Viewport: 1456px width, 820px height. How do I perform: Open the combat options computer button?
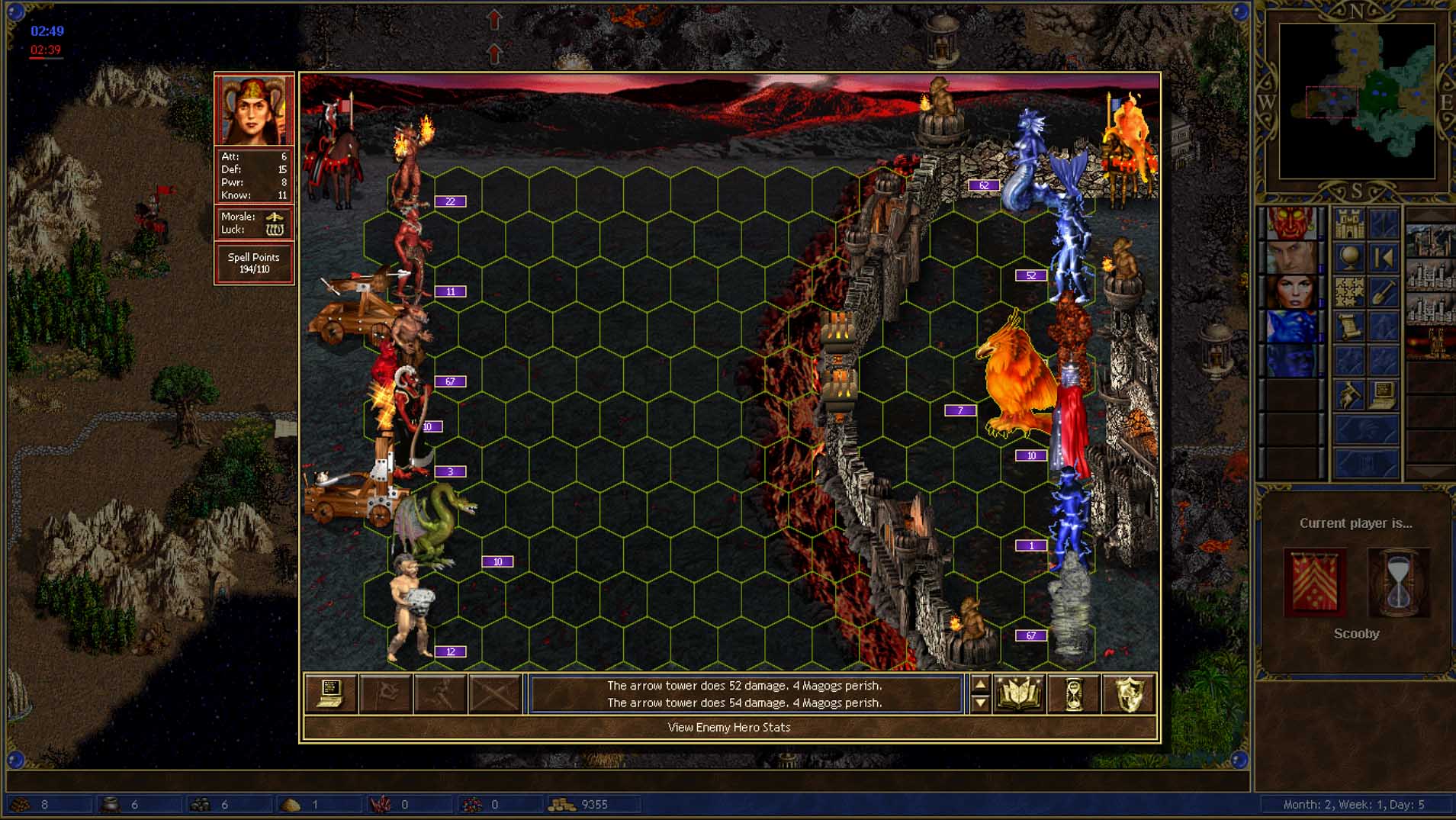tap(330, 693)
